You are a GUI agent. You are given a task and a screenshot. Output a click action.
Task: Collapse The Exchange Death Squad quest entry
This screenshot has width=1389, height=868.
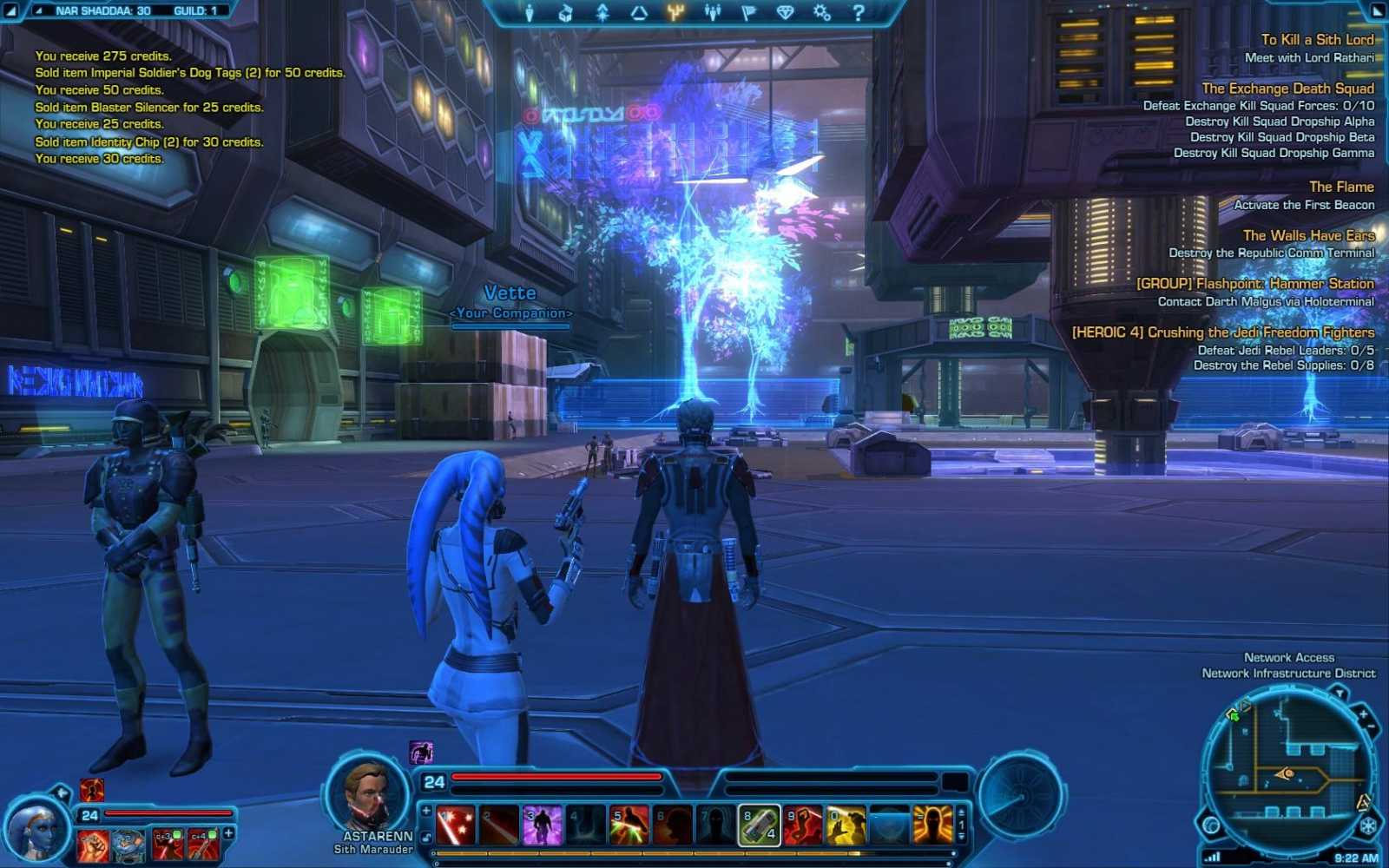click(x=1287, y=89)
